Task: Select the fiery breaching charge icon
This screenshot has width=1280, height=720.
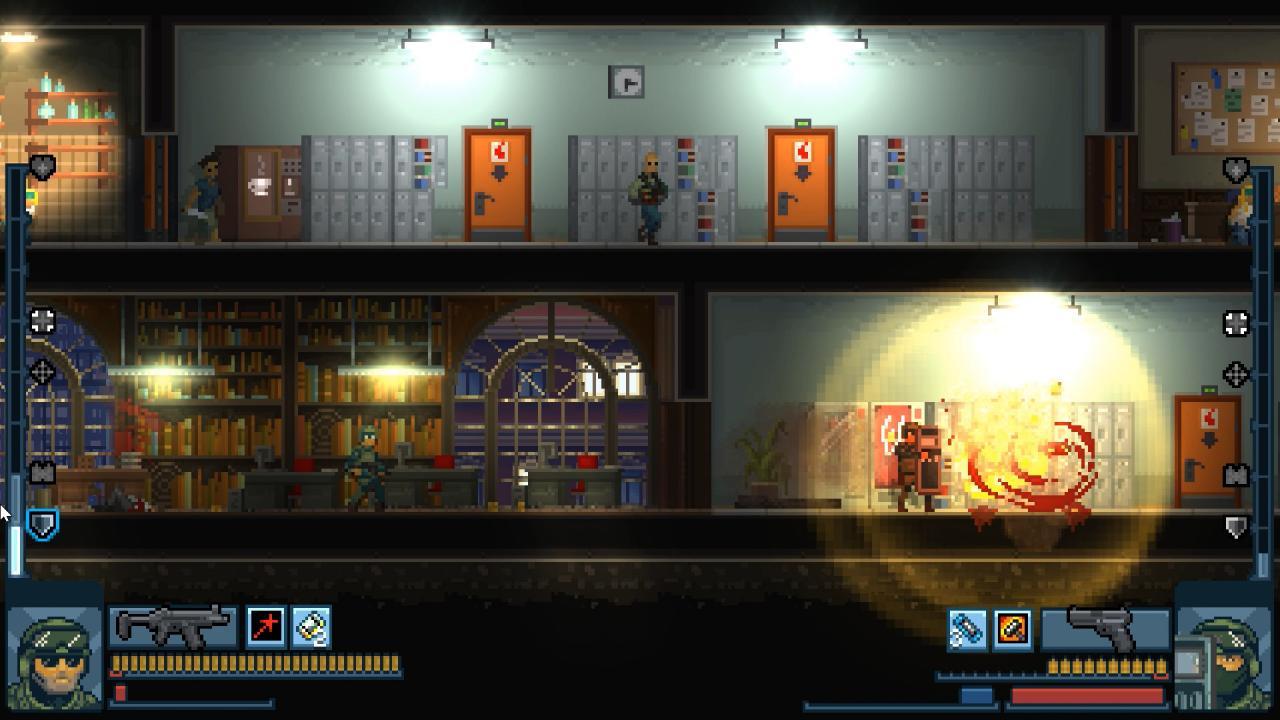Action: pos(1010,628)
